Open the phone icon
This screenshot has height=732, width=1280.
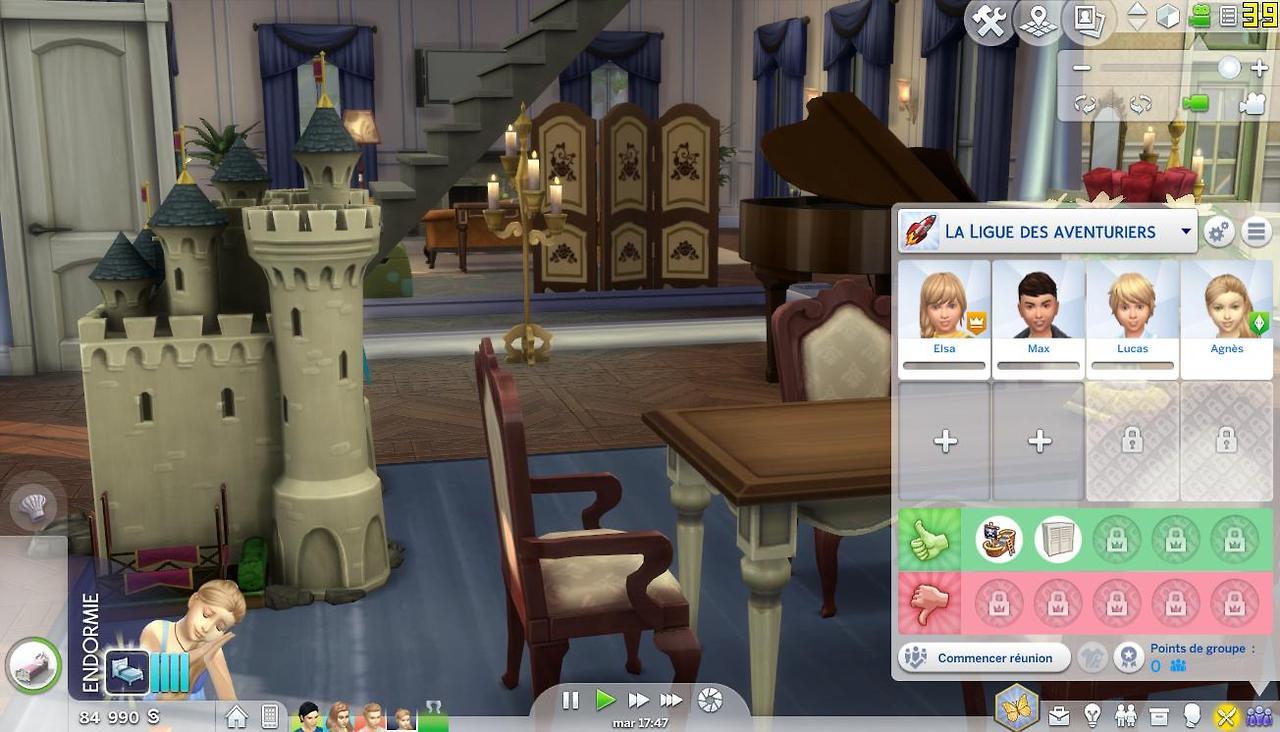coord(269,716)
